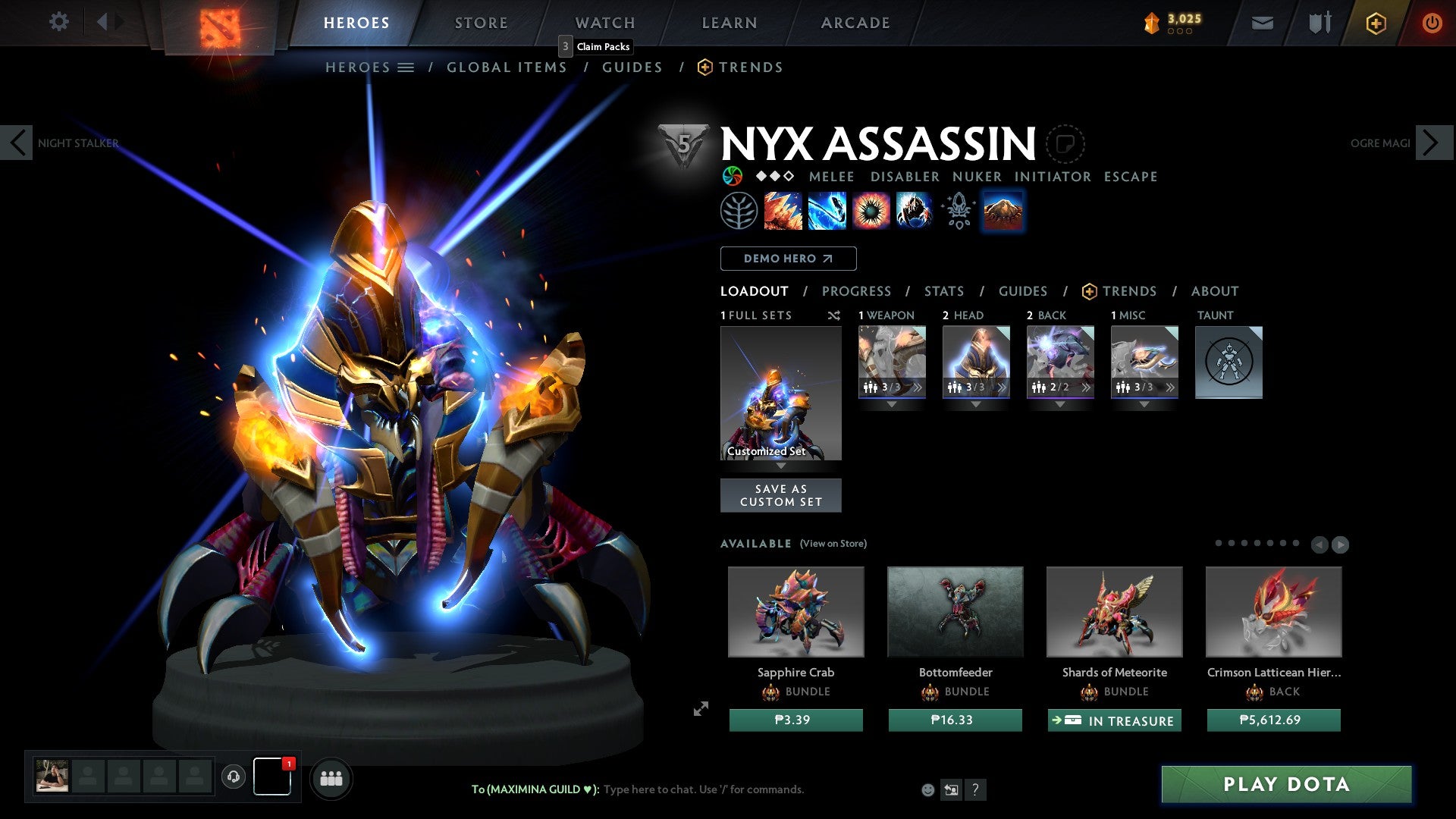The height and width of the screenshot is (819, 1456).
Task: Open the Store section
Action: click(481, 23)
